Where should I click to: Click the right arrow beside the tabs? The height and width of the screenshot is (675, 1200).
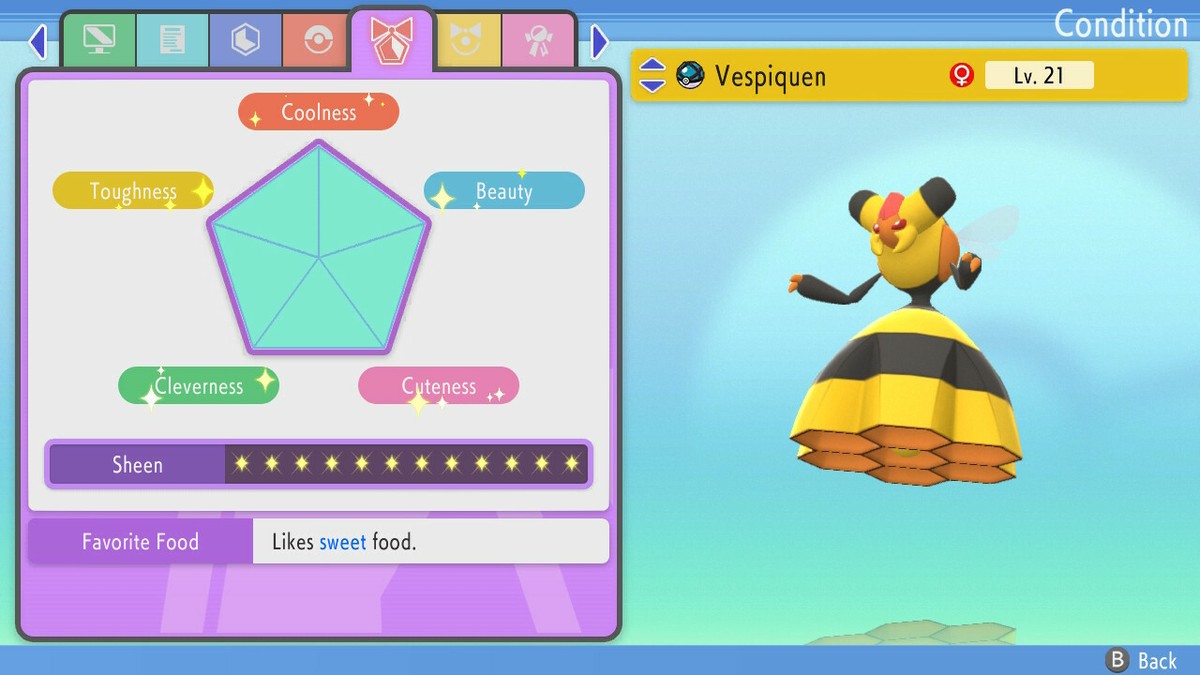600,42
